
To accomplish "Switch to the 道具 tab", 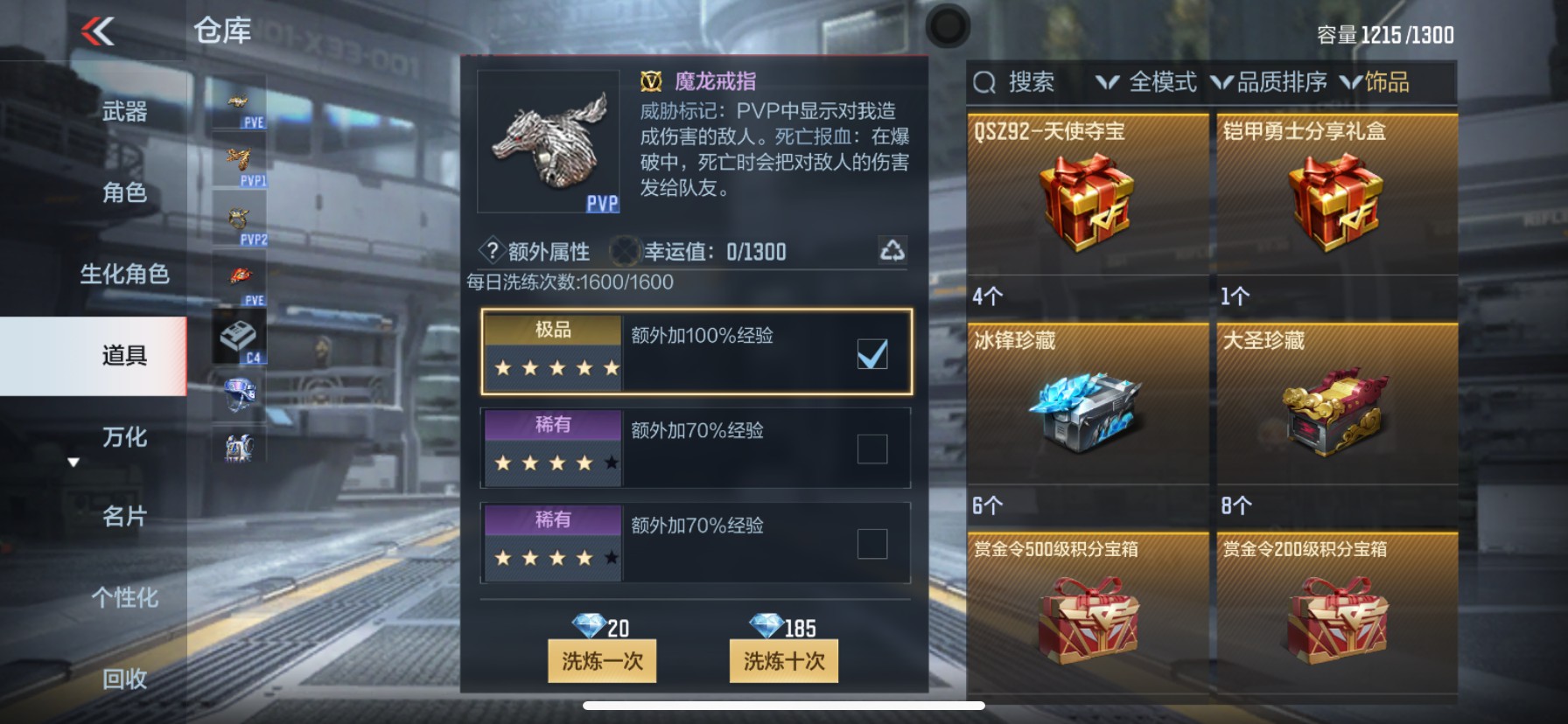I will tap(122, 356).
